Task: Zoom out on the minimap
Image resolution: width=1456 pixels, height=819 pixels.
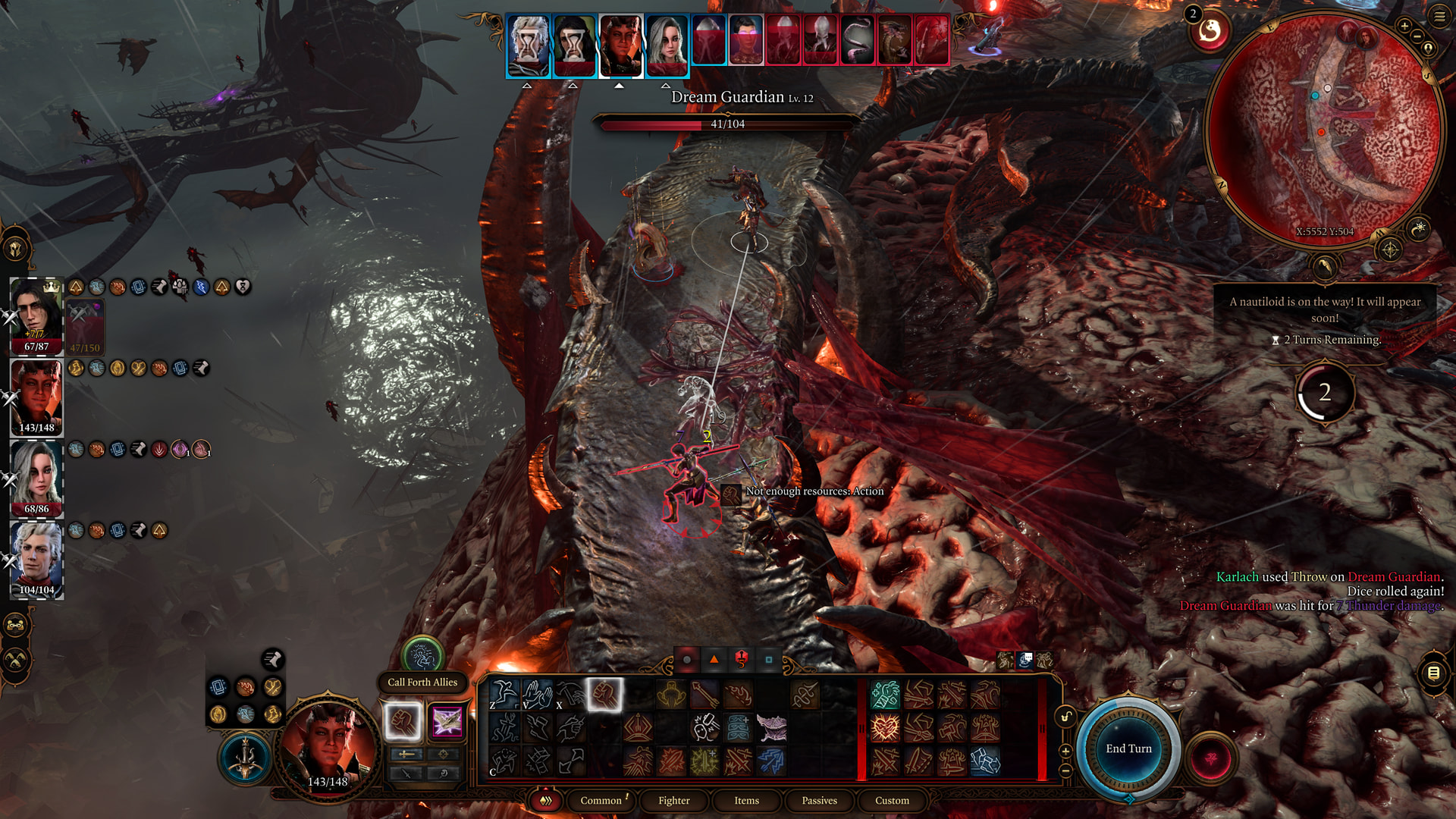Action: point(1417,36)
